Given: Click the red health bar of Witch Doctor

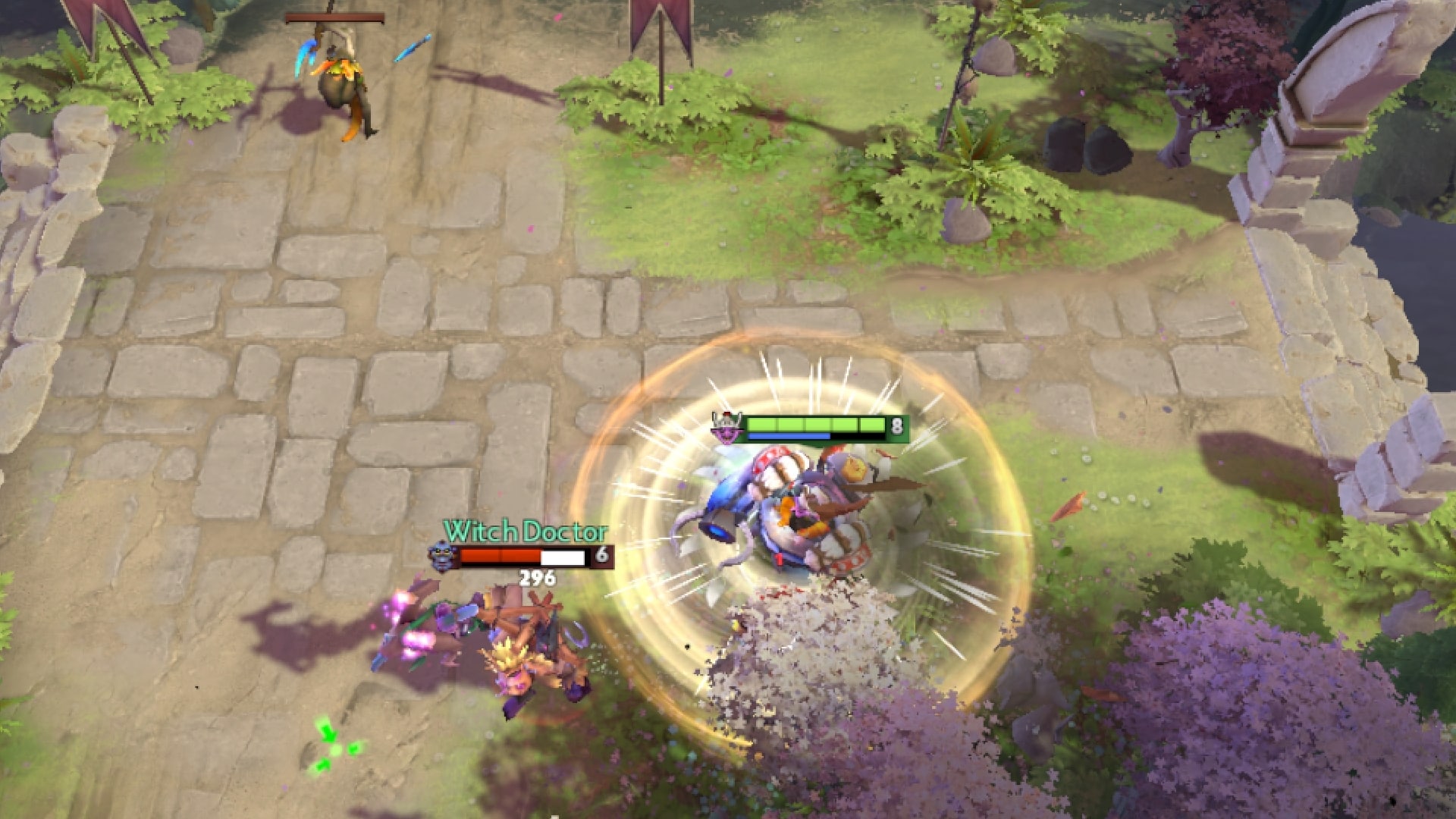Looking at the screenshot, I should point(500,556).
